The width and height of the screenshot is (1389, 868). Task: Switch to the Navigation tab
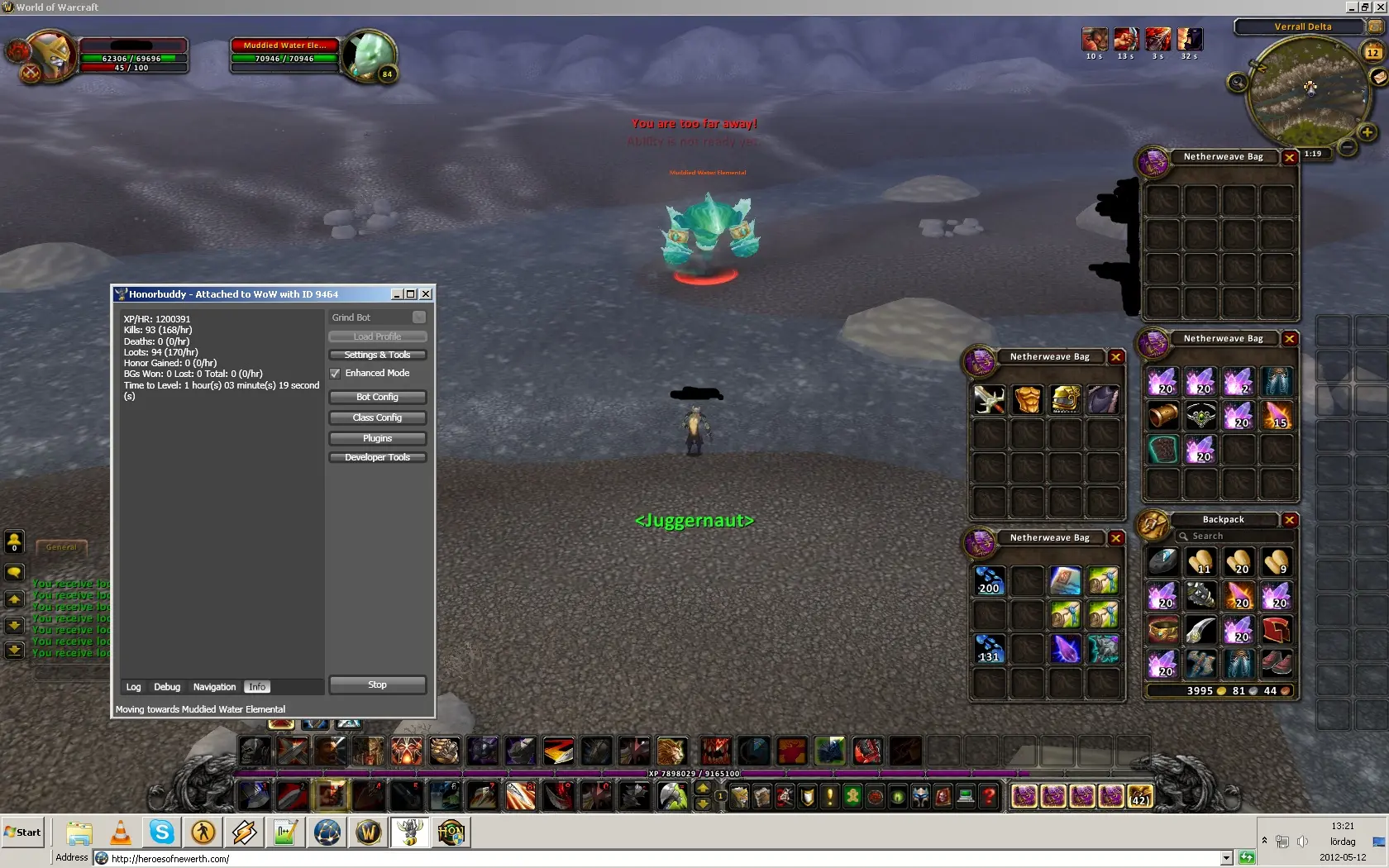[214, 687]
